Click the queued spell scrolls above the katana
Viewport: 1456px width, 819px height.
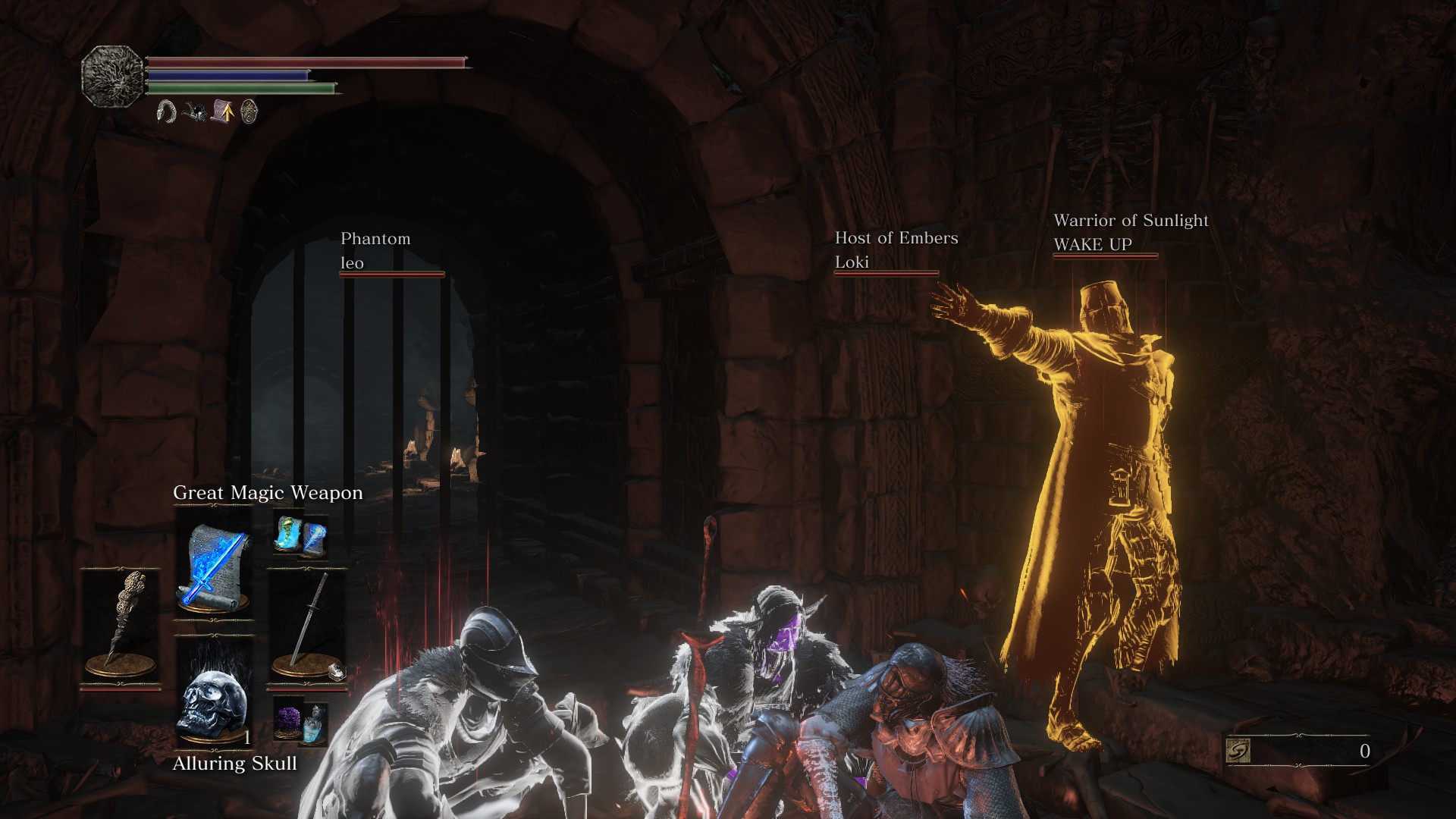(302, 535)
